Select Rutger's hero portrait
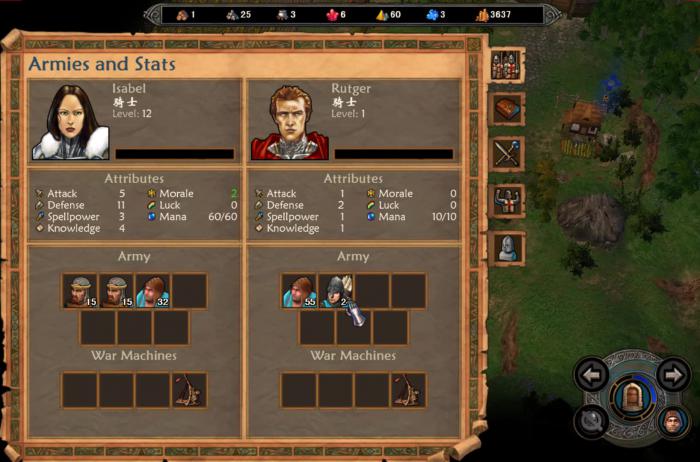 289,121
